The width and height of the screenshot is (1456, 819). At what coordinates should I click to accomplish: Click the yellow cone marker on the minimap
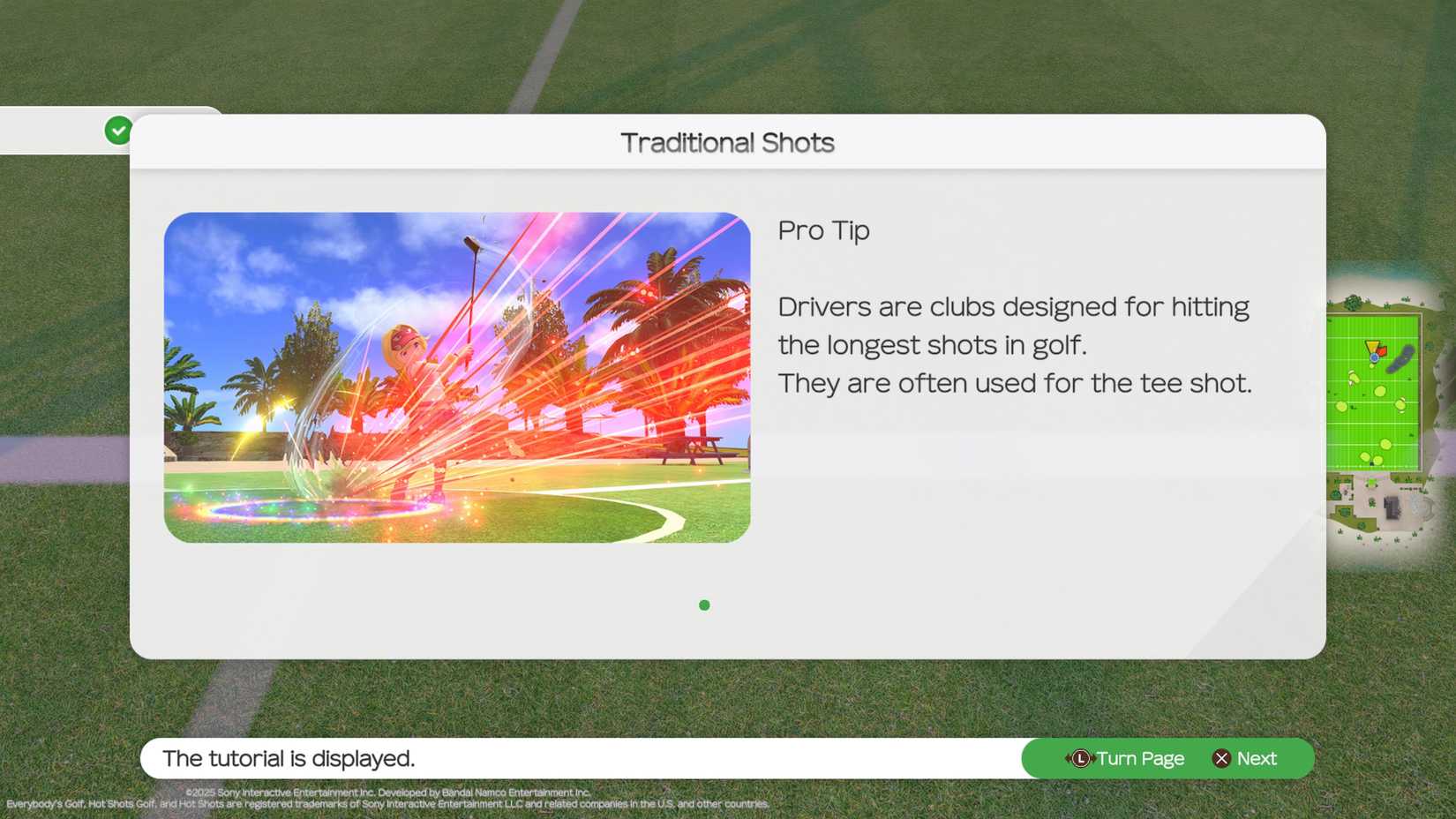click(1371, 346)
